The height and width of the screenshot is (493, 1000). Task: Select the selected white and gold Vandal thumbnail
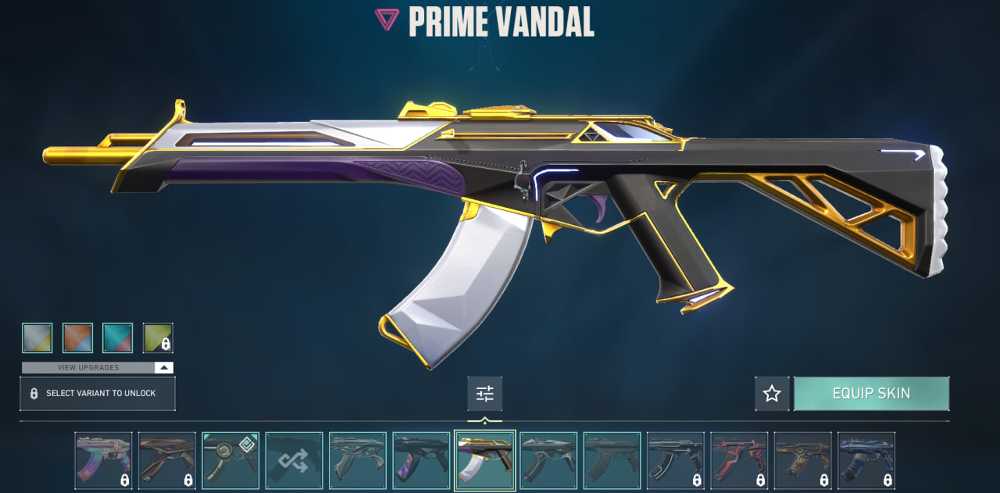tap(485, 460)
